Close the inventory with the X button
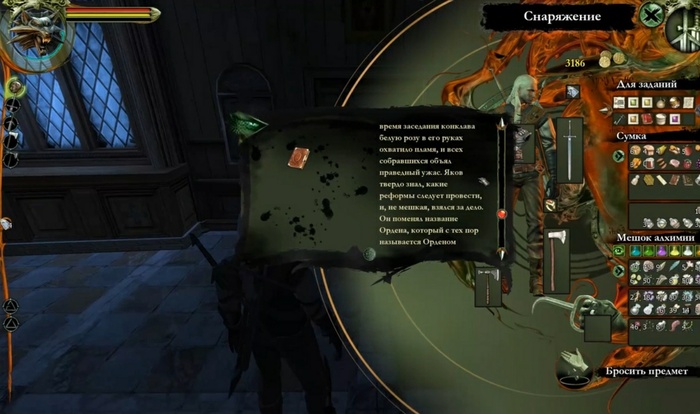This screenshot has width=700, height=414. tap(654, 15)
